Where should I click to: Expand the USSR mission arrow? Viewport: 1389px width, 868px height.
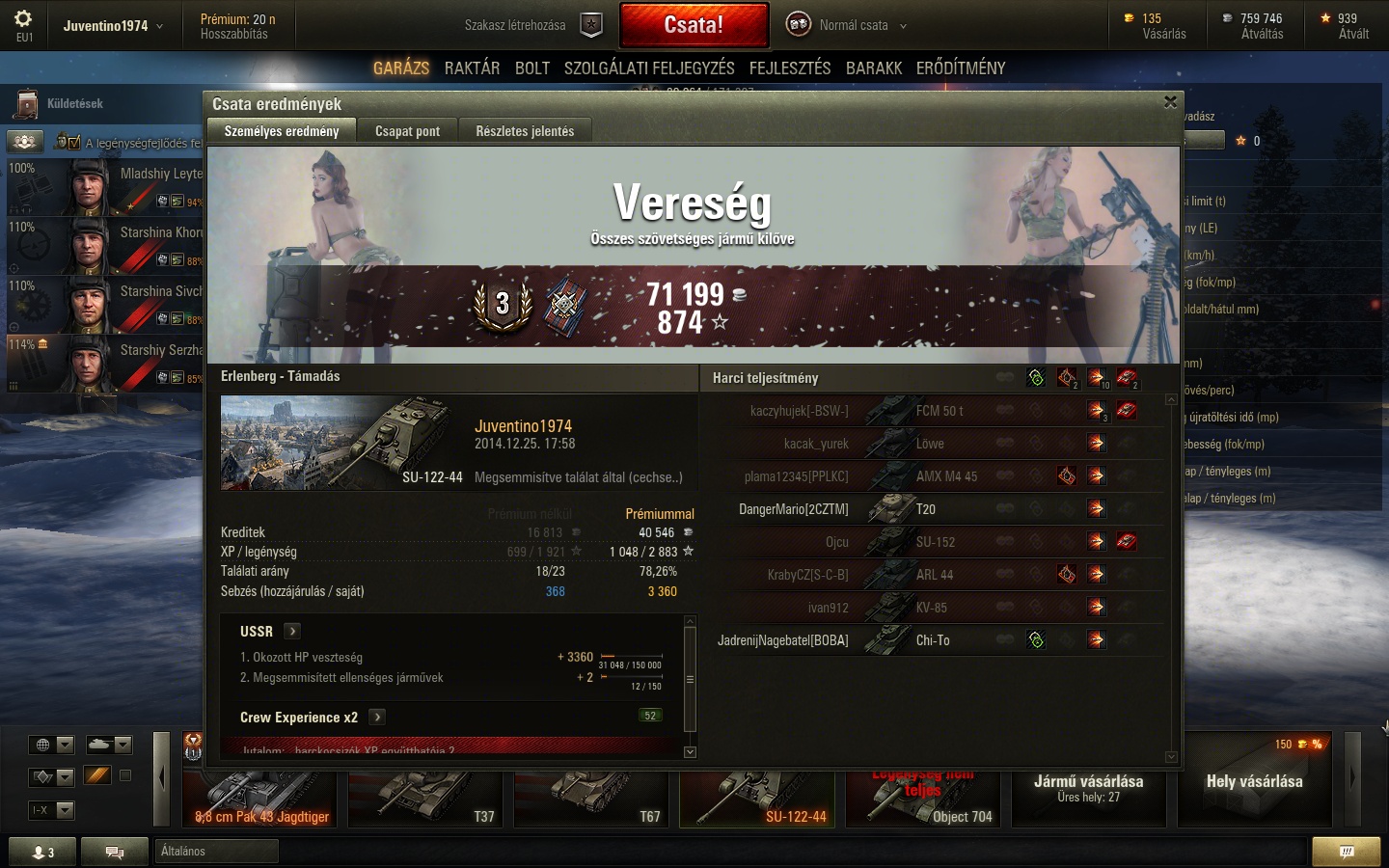(x=292, y=631)
